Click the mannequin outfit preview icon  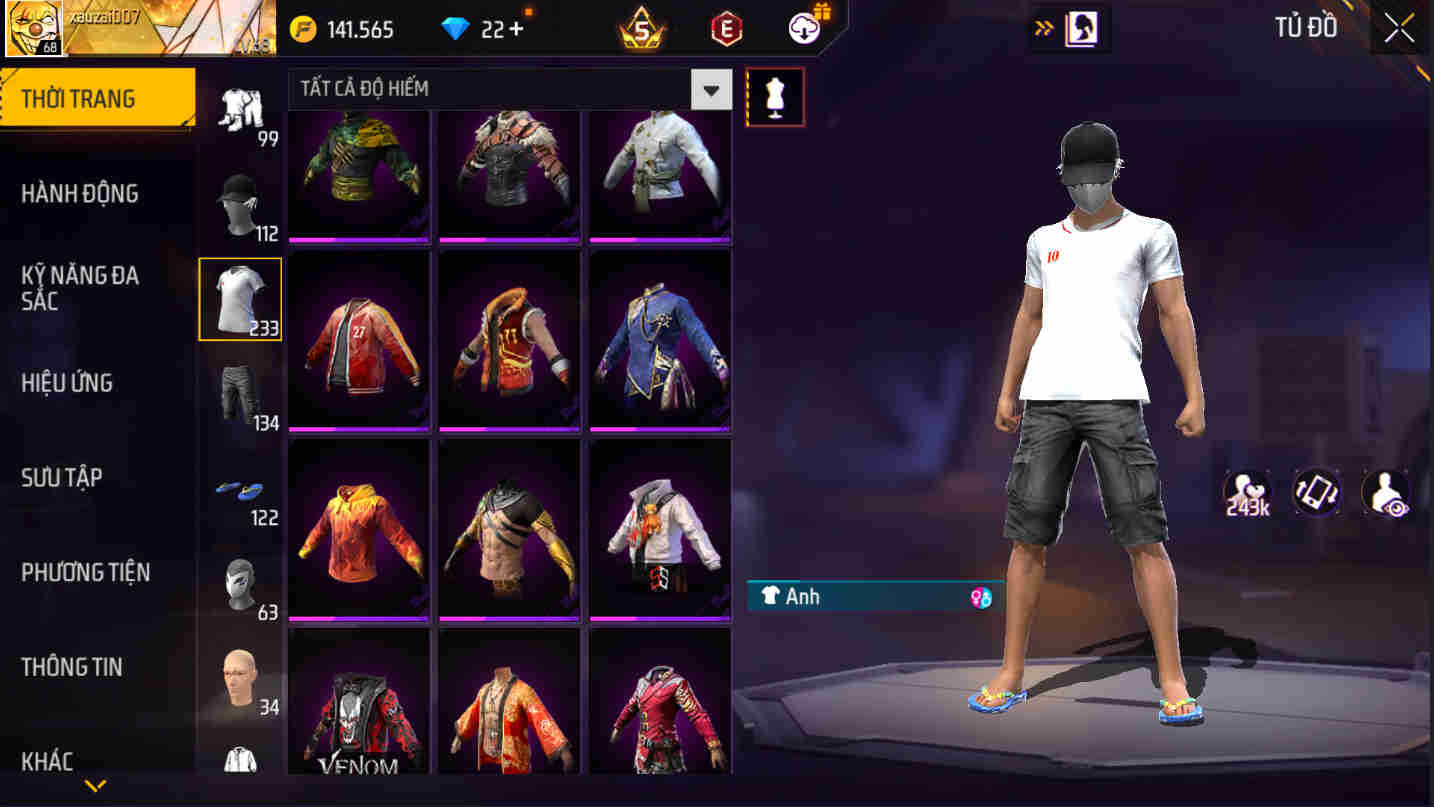[x=776, y=96]
